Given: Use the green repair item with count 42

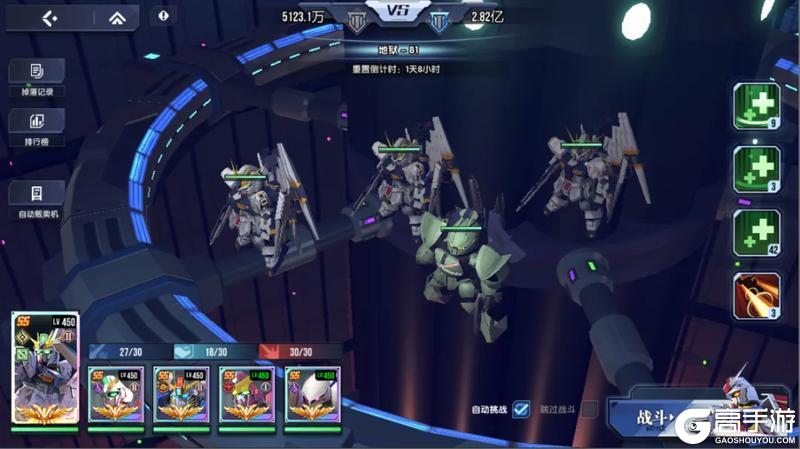Looking at the screenshot, I should coord(756,233).
